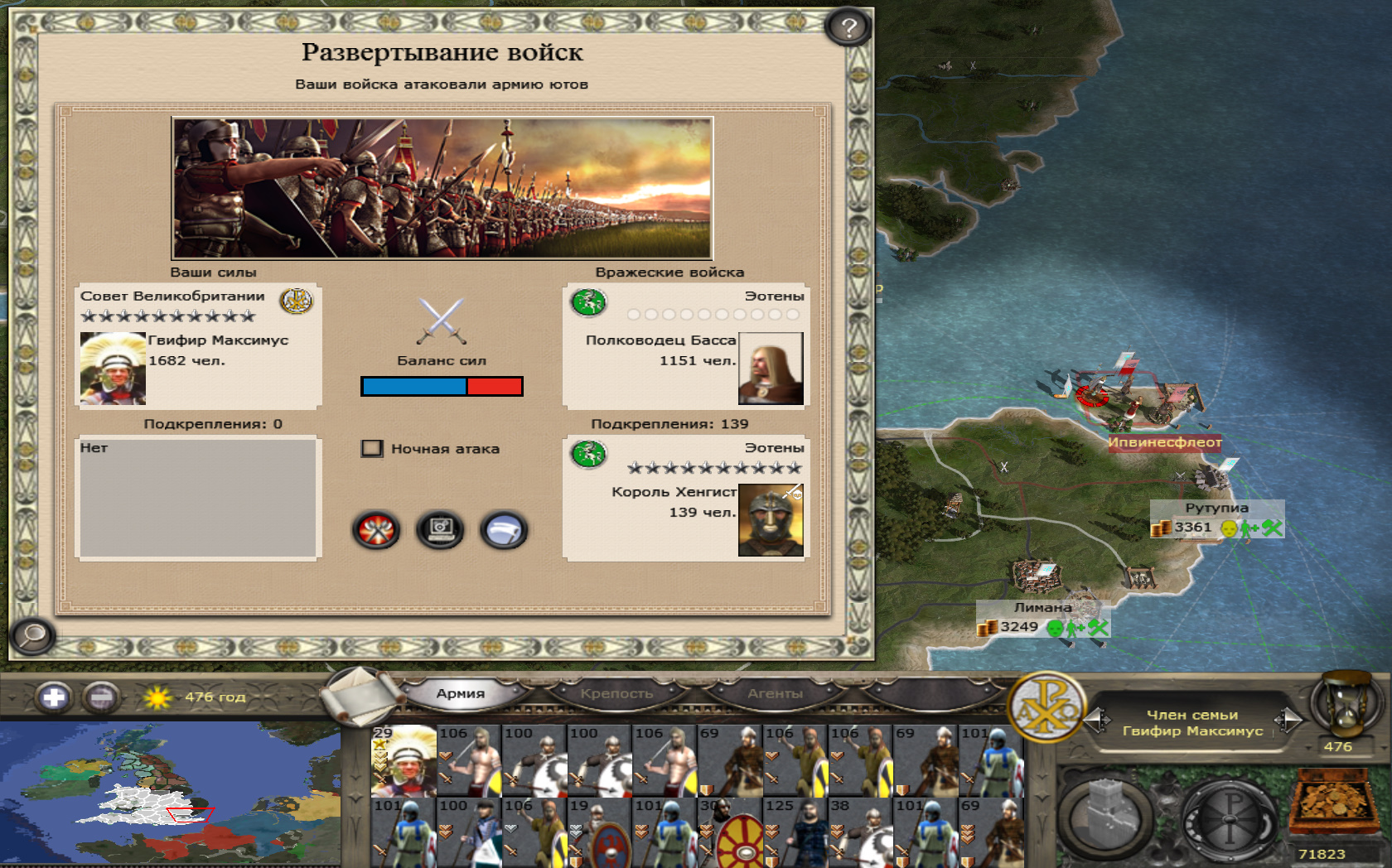Select the general's unit card numbered 29
1392x868 pixels.
404,760
